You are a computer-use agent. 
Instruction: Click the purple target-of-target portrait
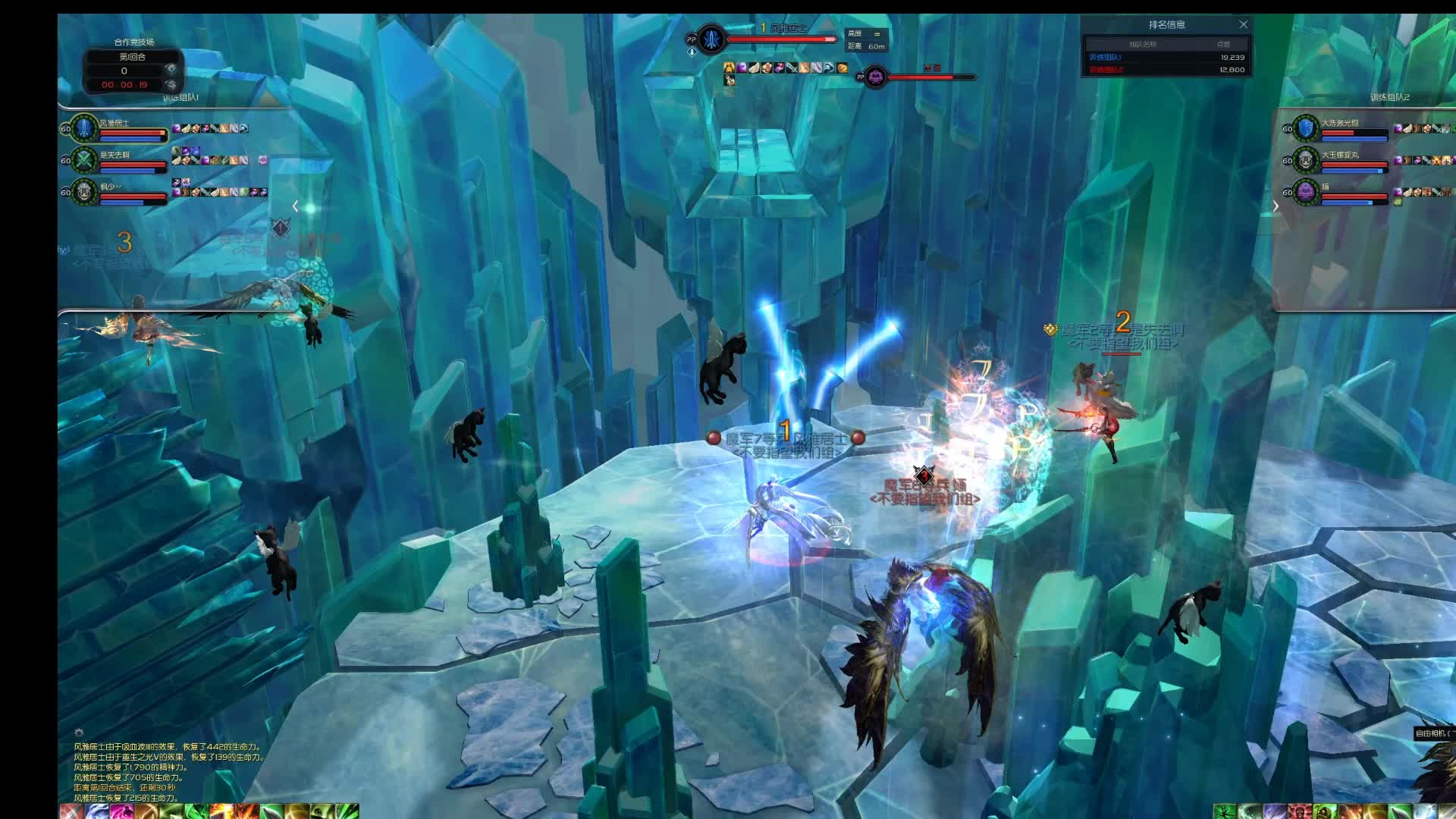click(875, 77)
